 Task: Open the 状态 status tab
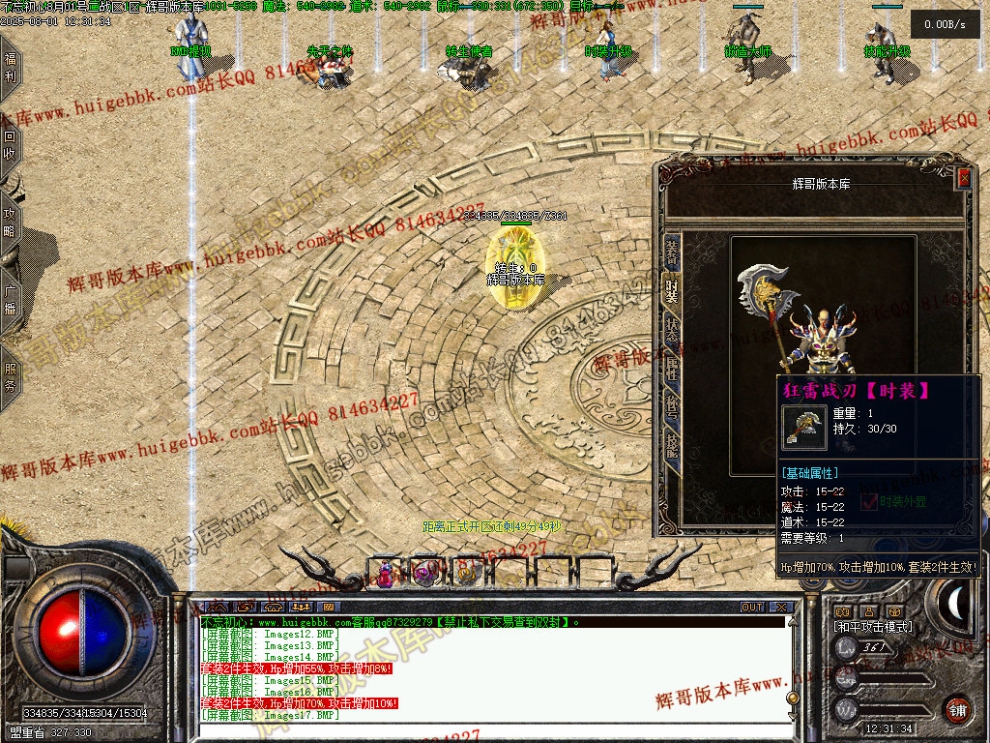click(x=672, y=327)
